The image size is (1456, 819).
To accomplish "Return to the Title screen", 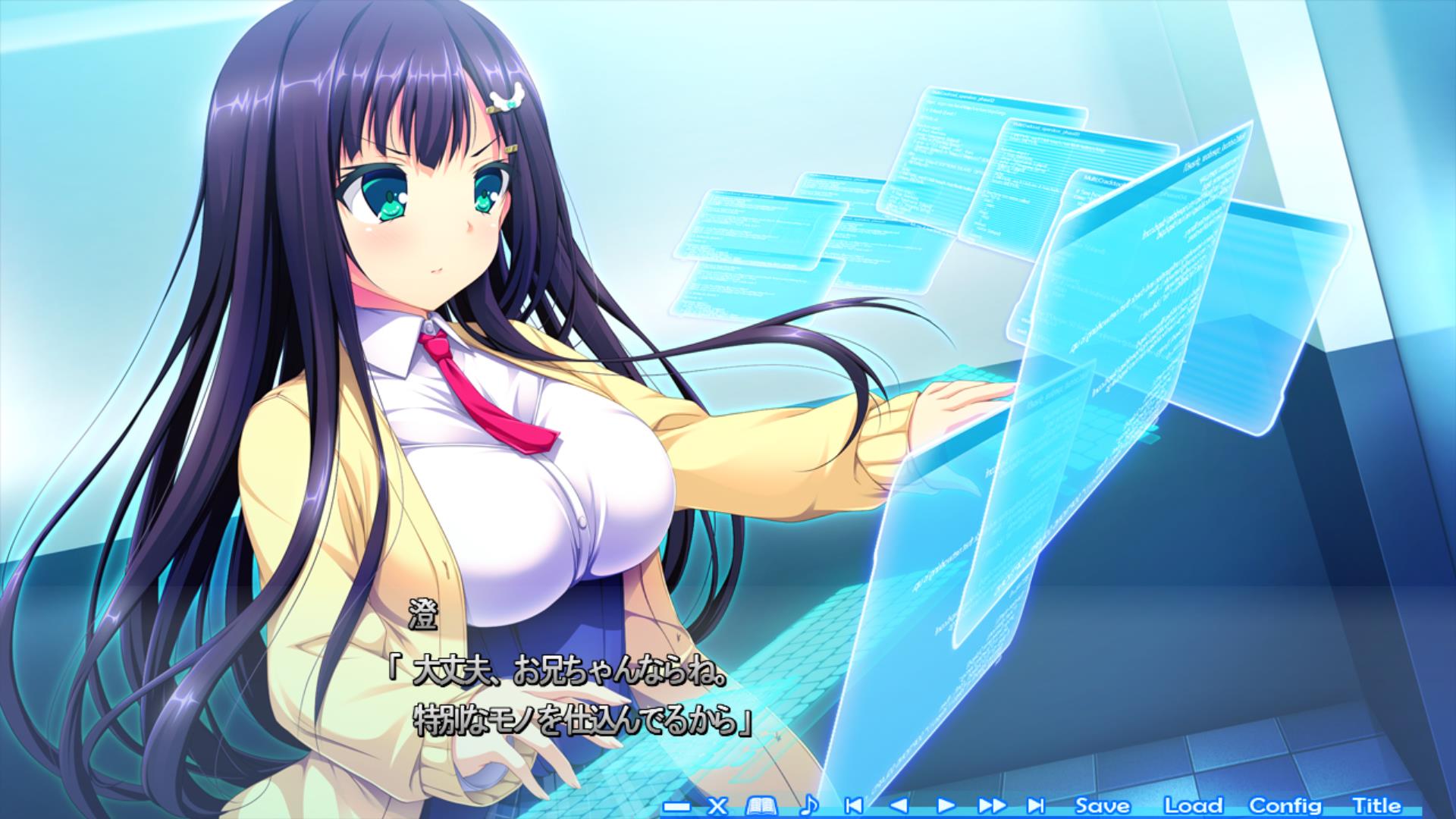I will (x=1376, y=805).
